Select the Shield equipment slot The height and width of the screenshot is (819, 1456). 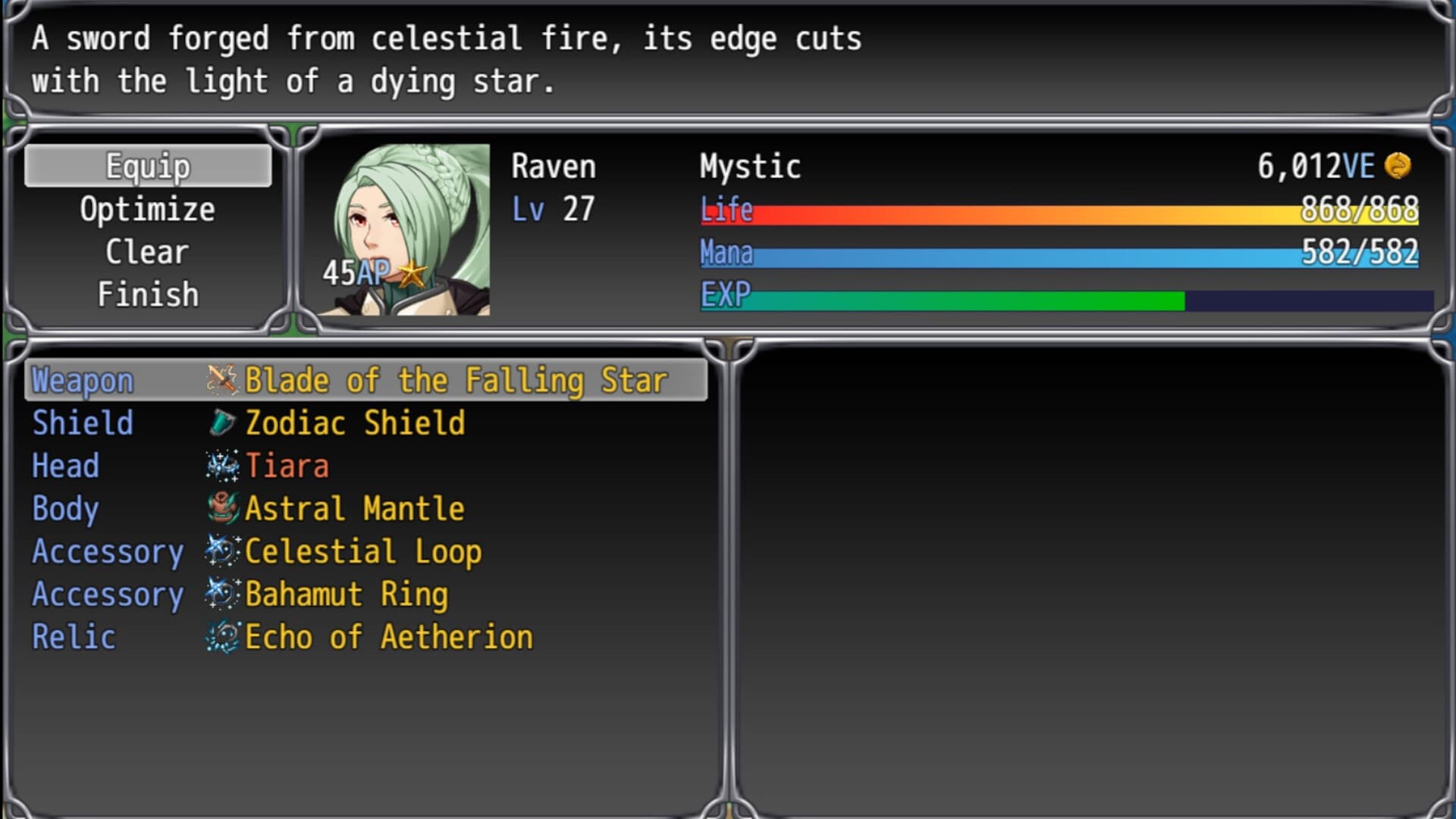coord(82,423)
